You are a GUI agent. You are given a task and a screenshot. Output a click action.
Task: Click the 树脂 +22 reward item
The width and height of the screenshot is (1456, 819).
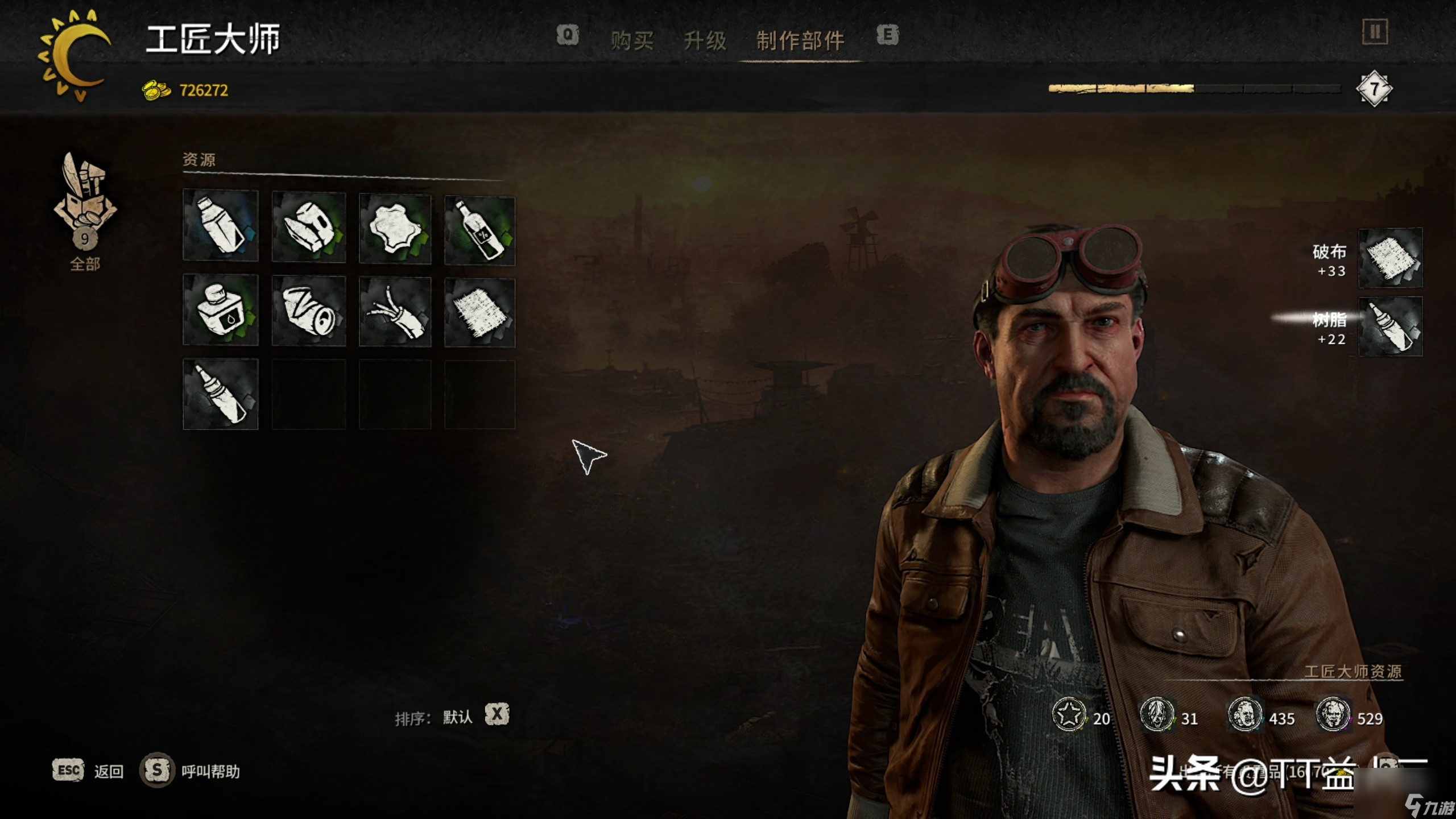tap(1390, 327)
